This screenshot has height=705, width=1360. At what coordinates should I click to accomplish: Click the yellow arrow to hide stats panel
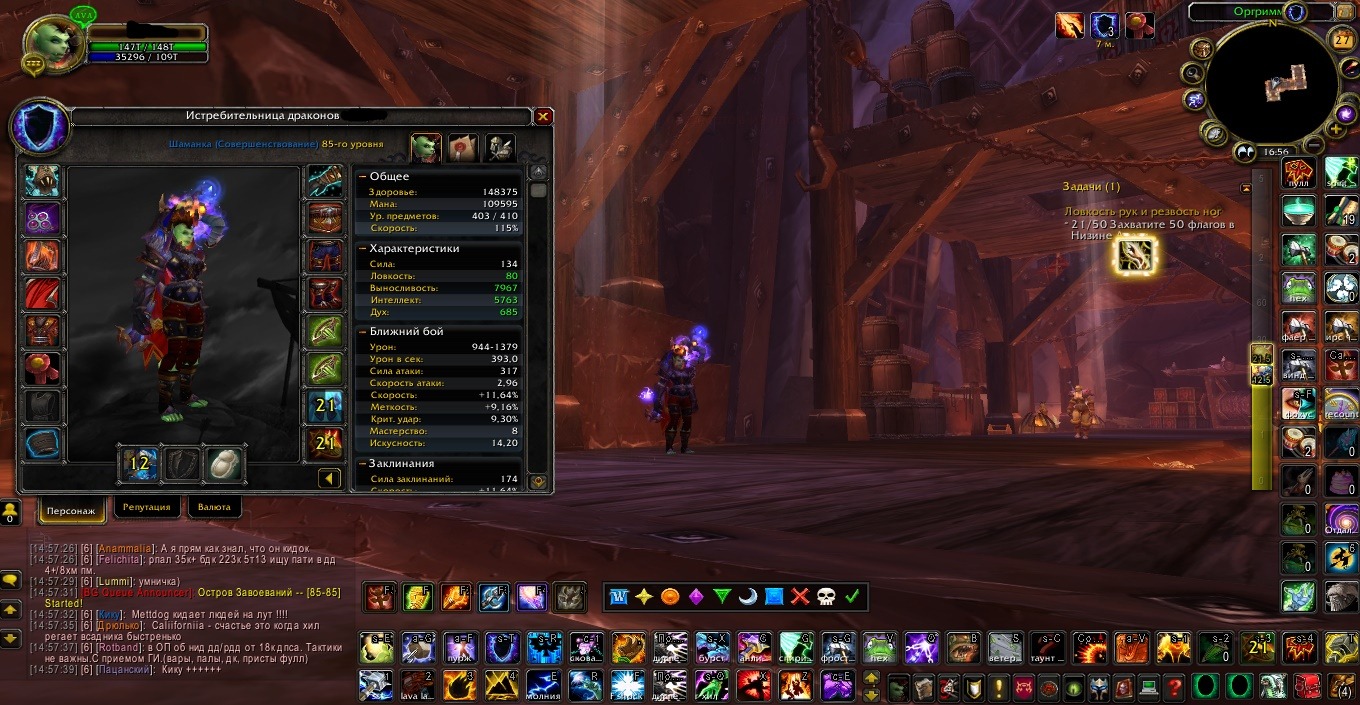pos(329,479)
